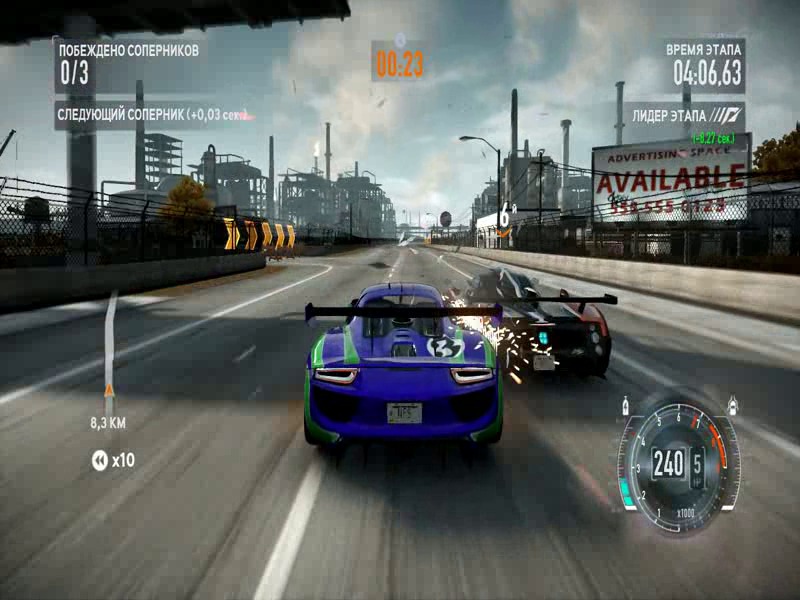Open the defeated opponents objective tracker
800x600 pixels.
(128, 62)
